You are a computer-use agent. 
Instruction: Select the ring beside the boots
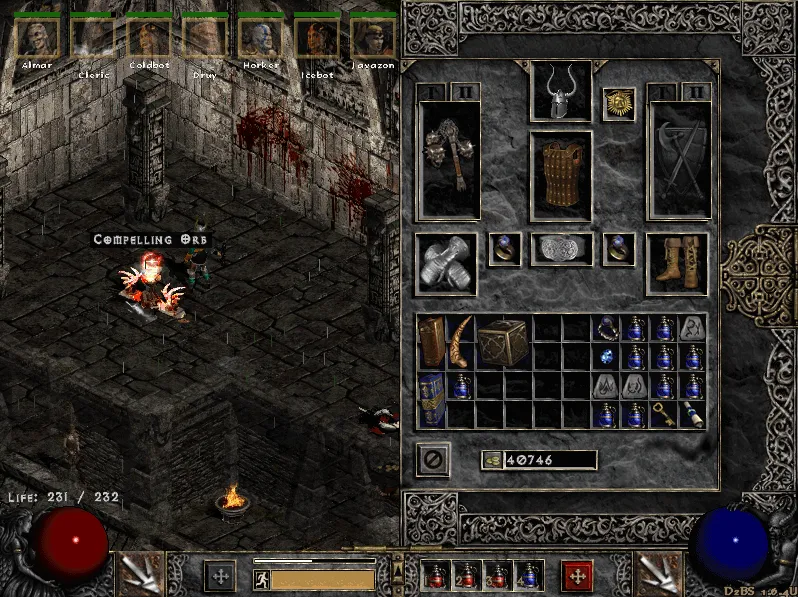(618, 250)
